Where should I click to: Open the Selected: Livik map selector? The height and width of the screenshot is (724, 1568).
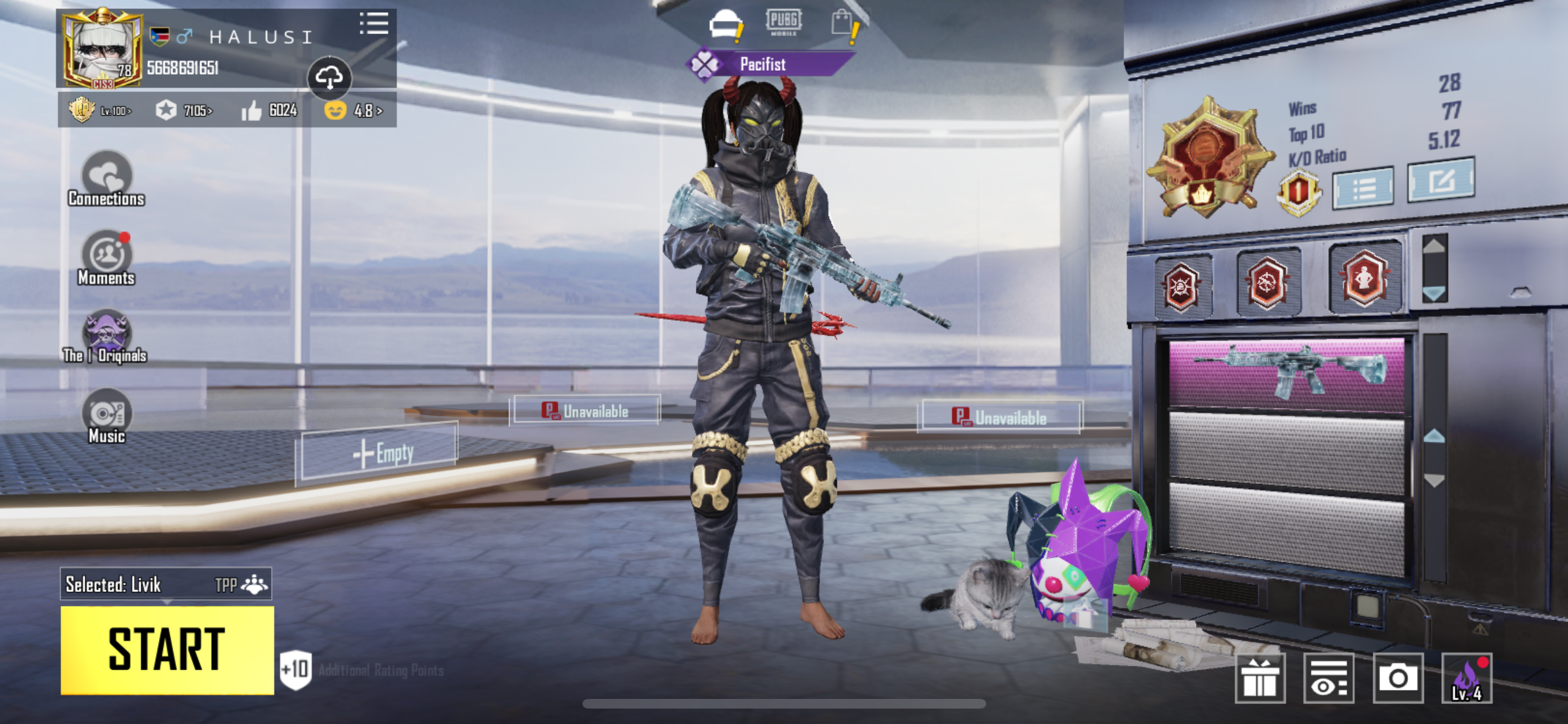click(x=165, y=584)
